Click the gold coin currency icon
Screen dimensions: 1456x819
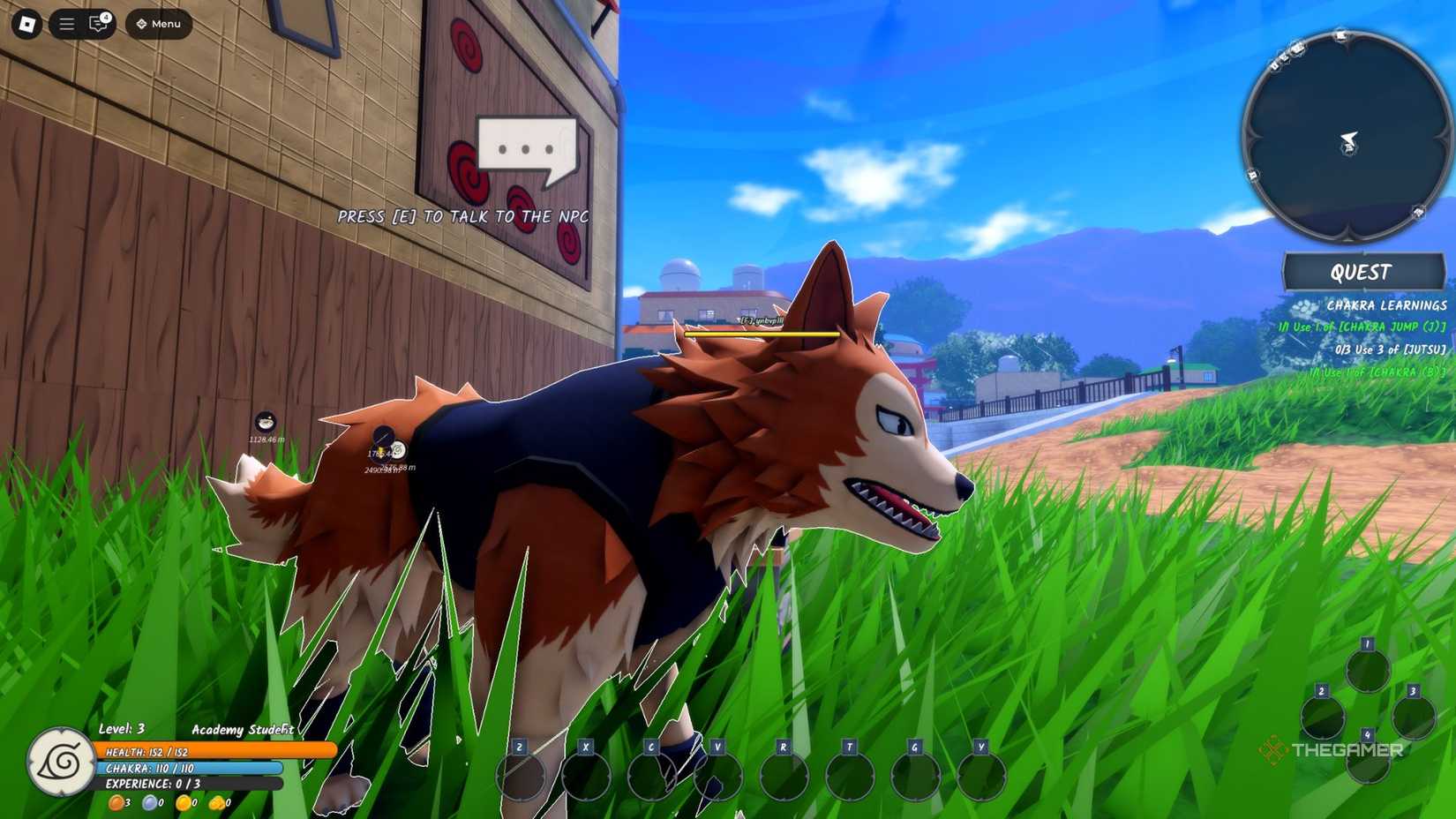coord(183,803)
